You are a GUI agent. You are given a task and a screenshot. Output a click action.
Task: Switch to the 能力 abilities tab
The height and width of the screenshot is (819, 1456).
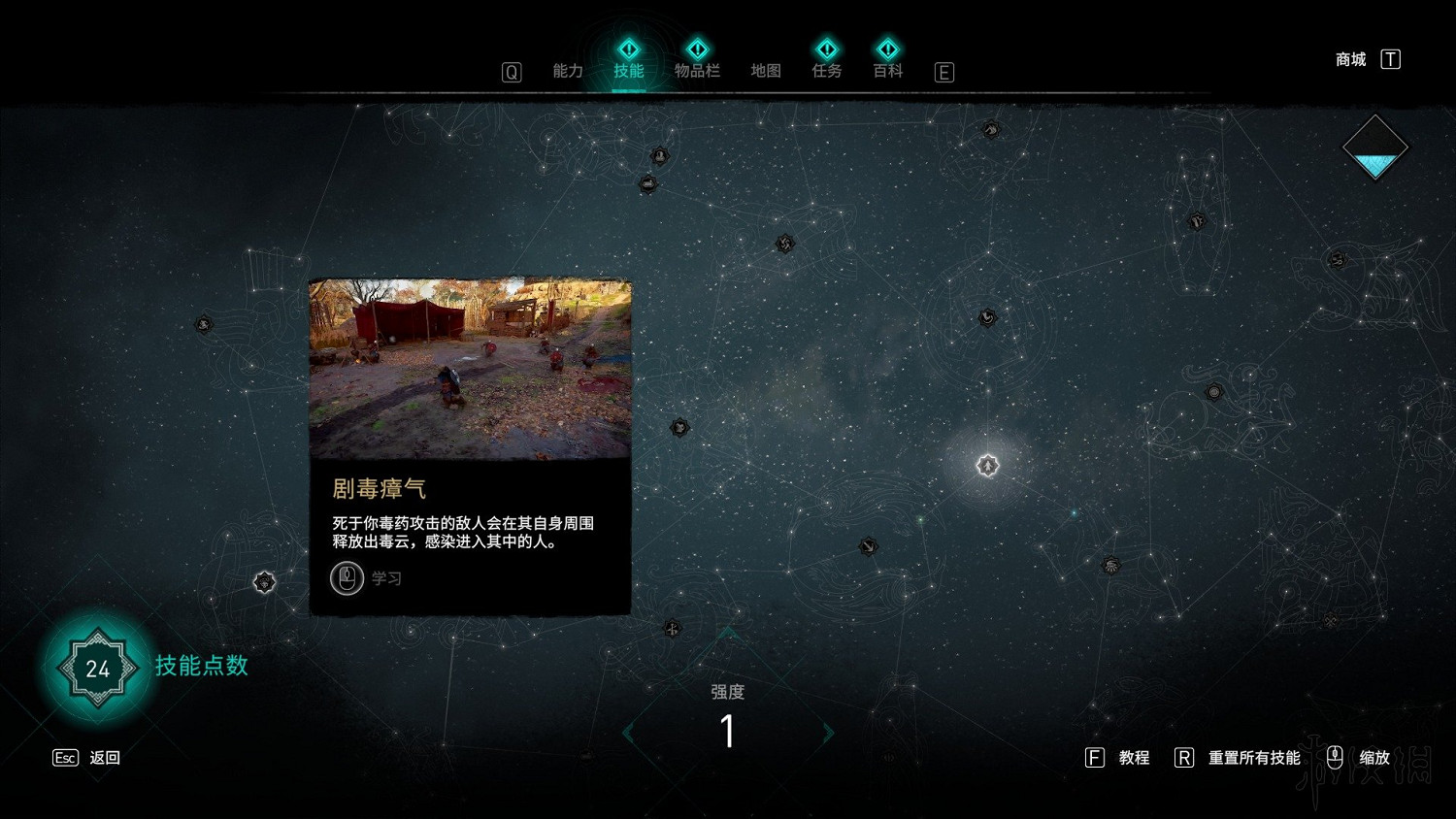tap(568, 71)
